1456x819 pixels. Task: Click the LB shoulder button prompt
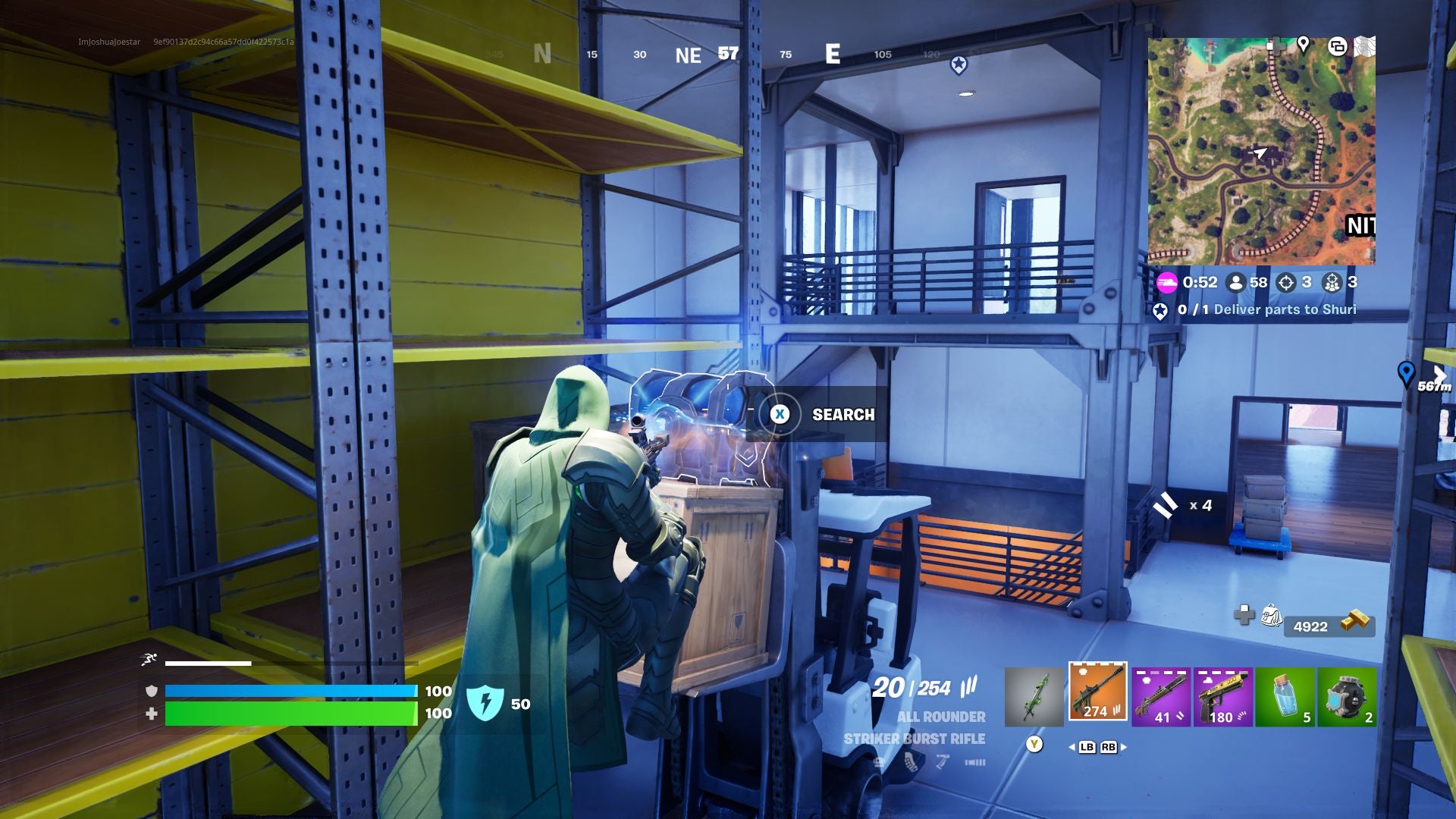pos(1087,745)
